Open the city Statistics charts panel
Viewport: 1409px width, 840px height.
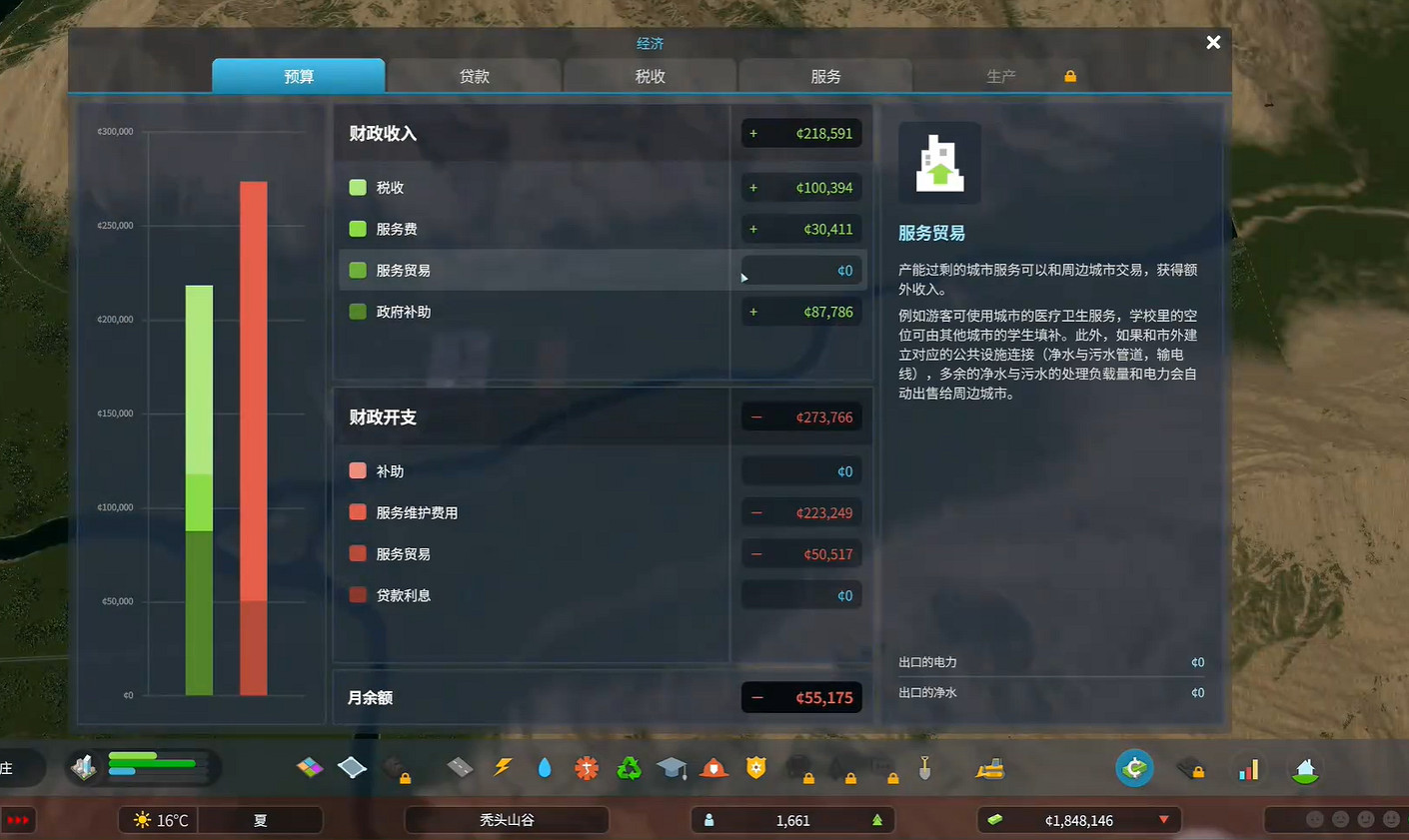pos(1250,768)
